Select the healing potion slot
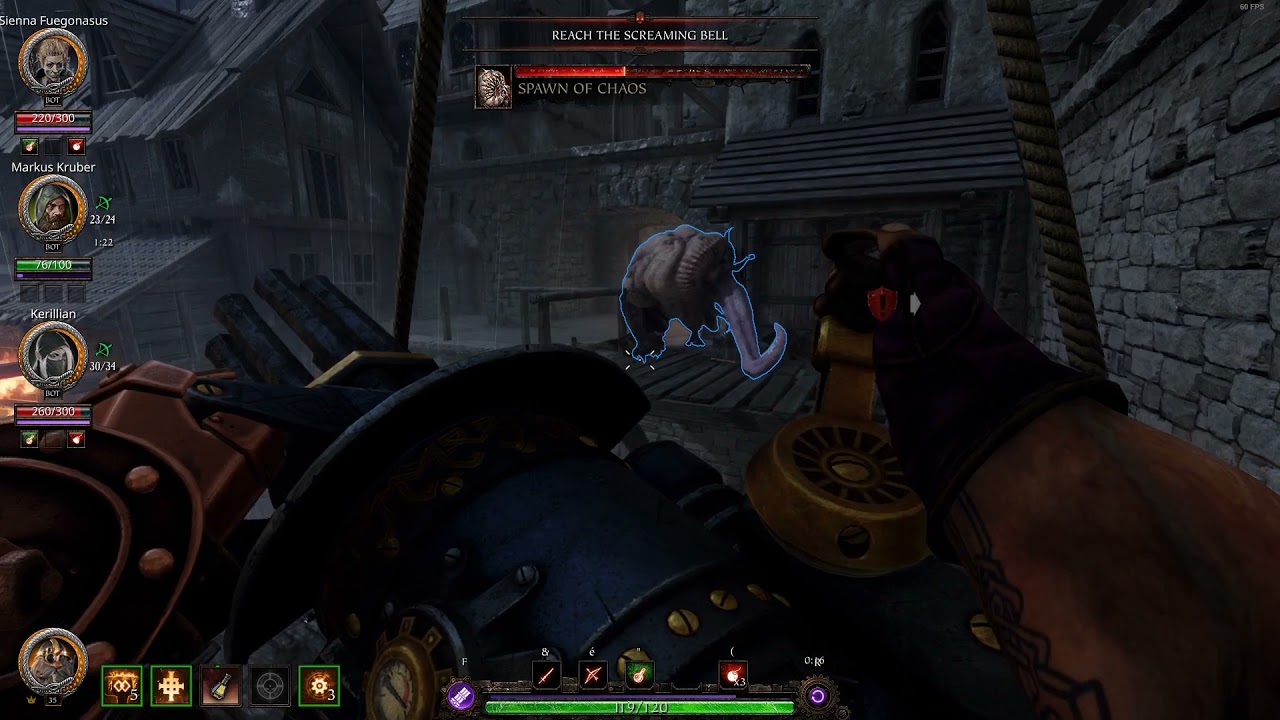Screen dimensions: 1280x720 (x=639, y=676)
